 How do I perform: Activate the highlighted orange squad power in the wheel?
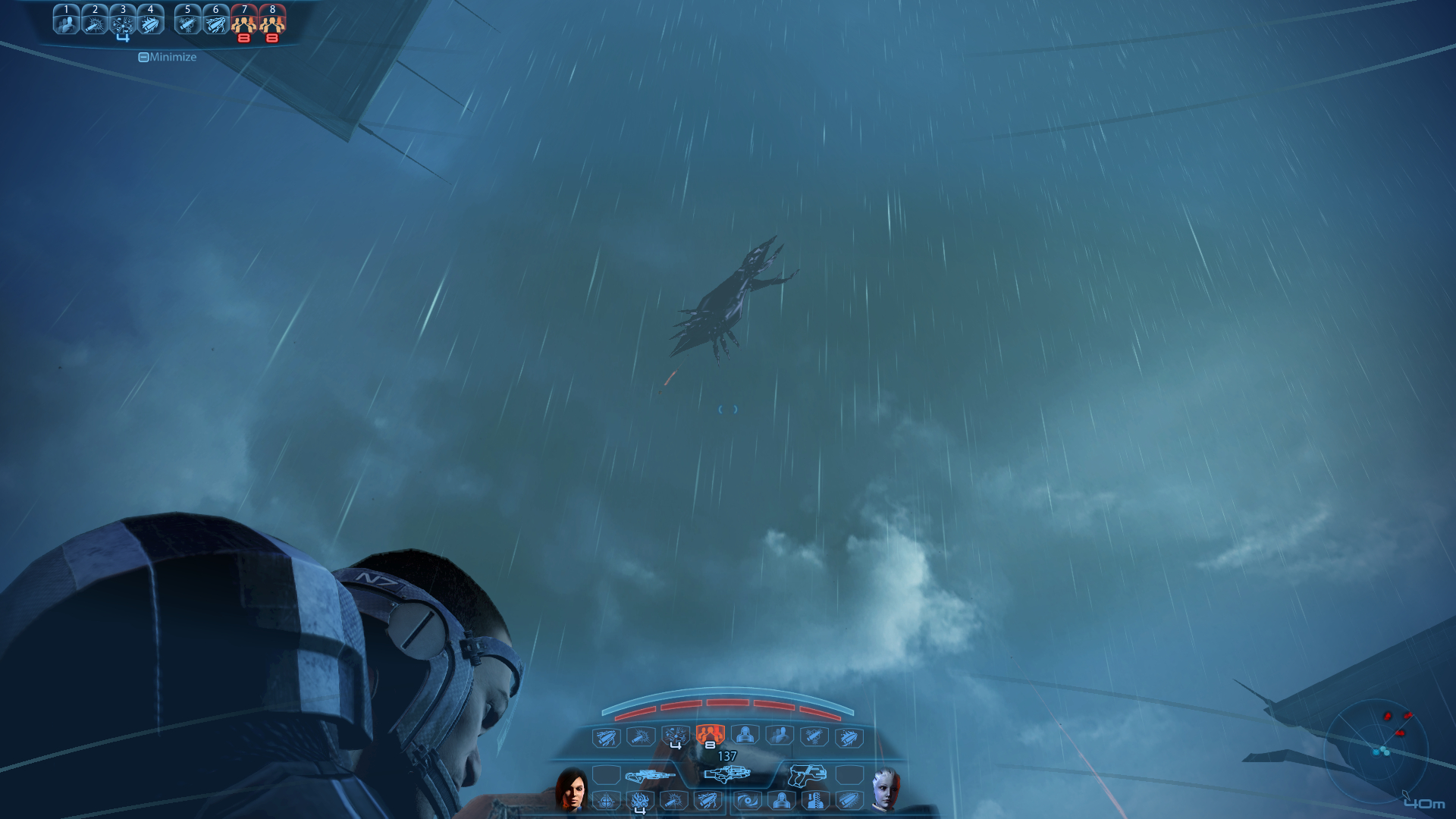pos(710,734)
